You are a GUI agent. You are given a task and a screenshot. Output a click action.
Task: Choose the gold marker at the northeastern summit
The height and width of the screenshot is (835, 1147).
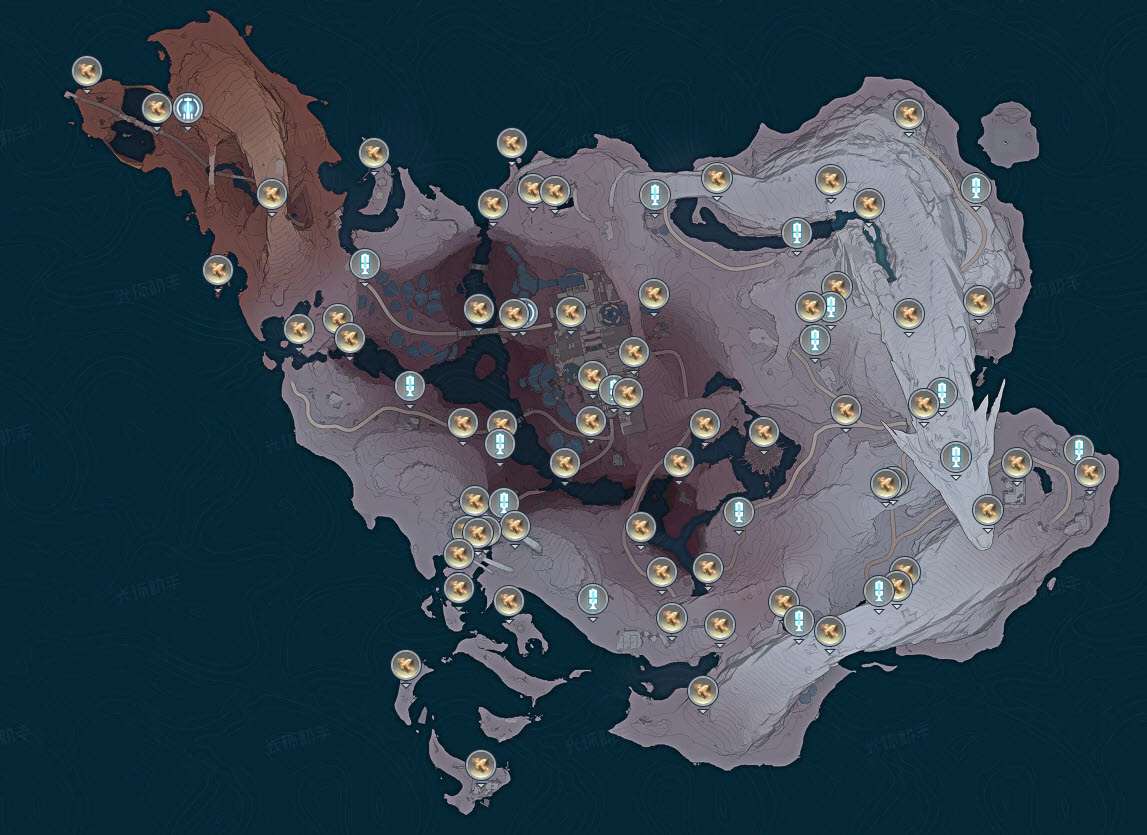pyautogui.click(x=908, y=113)
